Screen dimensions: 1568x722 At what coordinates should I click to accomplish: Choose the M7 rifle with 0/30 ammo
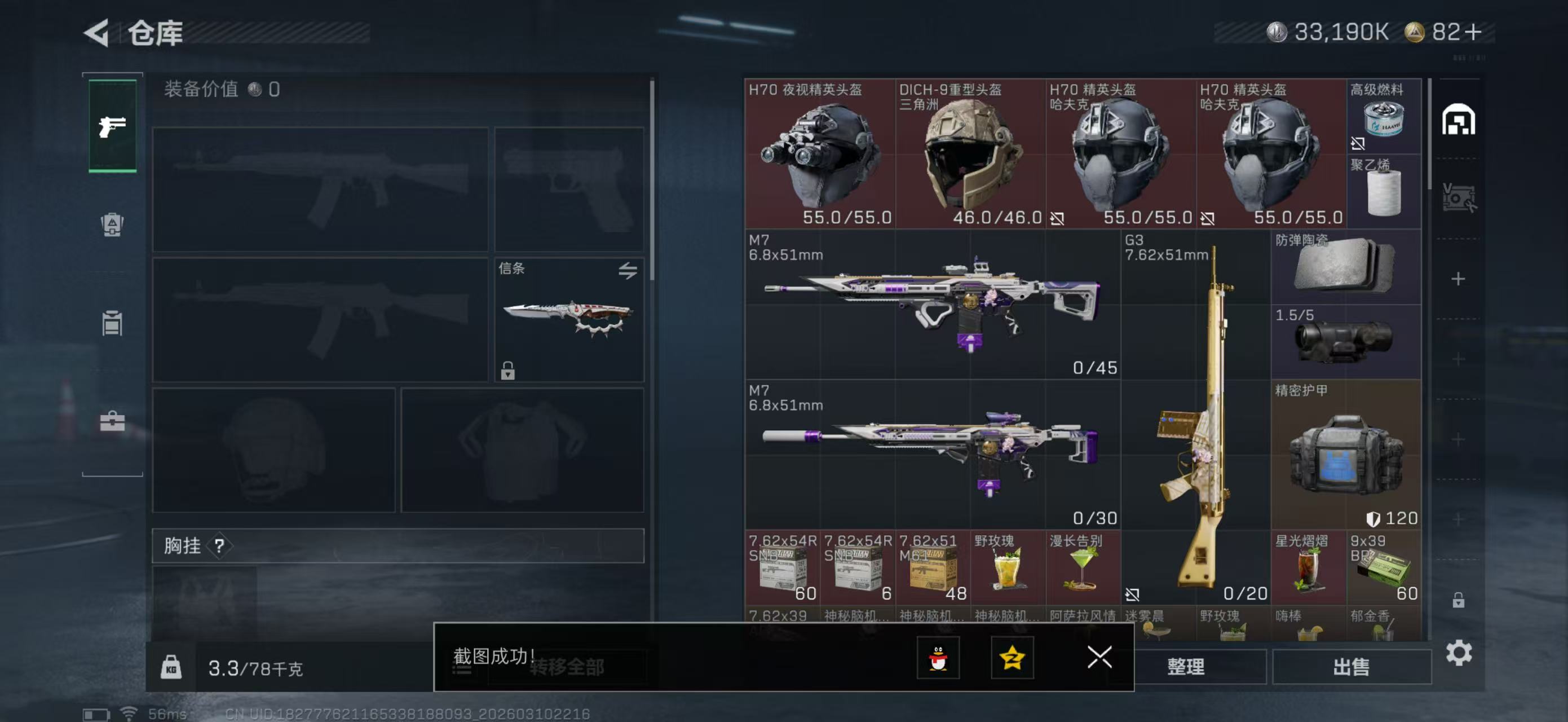pos(932,455)
